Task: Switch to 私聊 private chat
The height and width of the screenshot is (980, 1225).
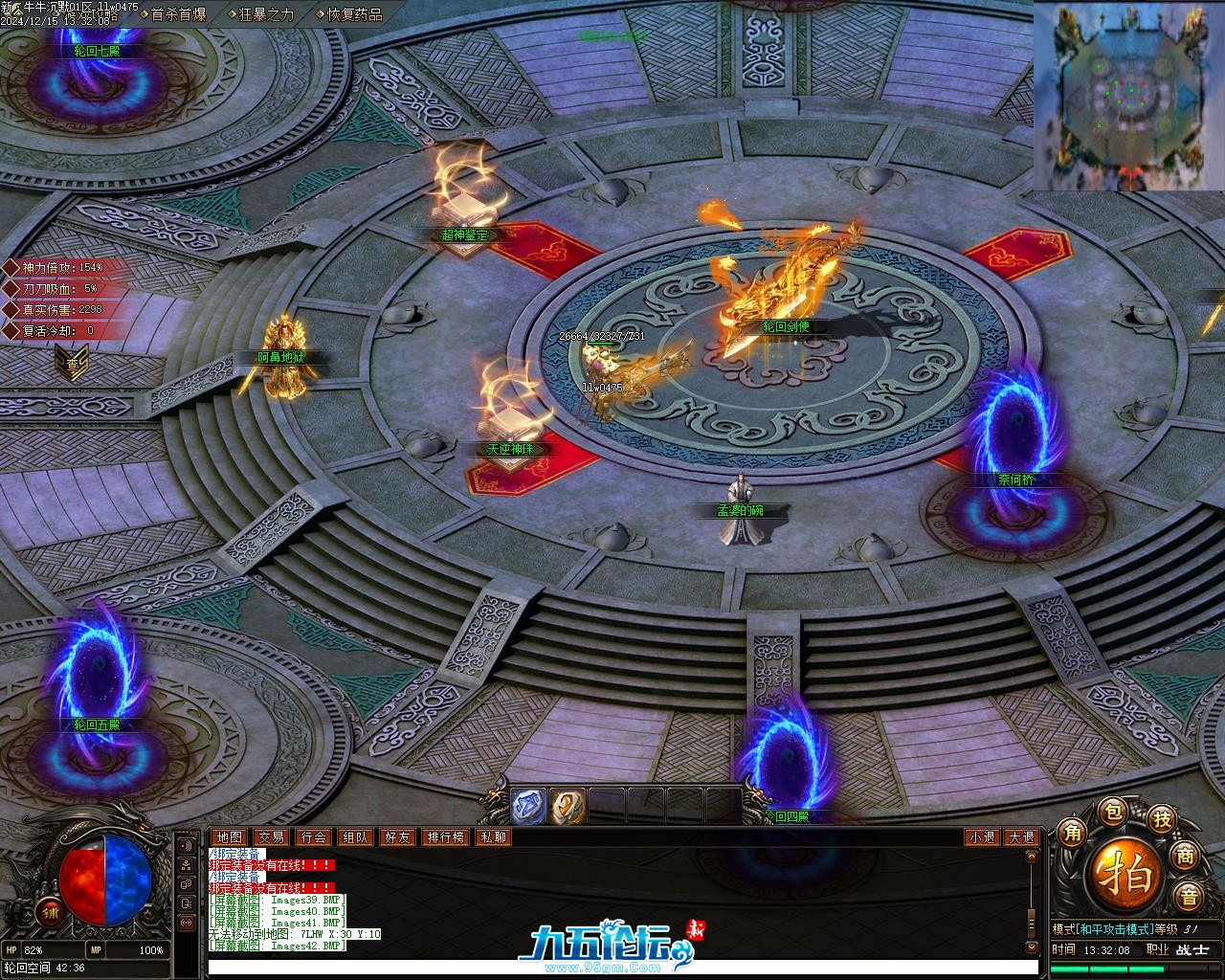Action: click(494, 837)
